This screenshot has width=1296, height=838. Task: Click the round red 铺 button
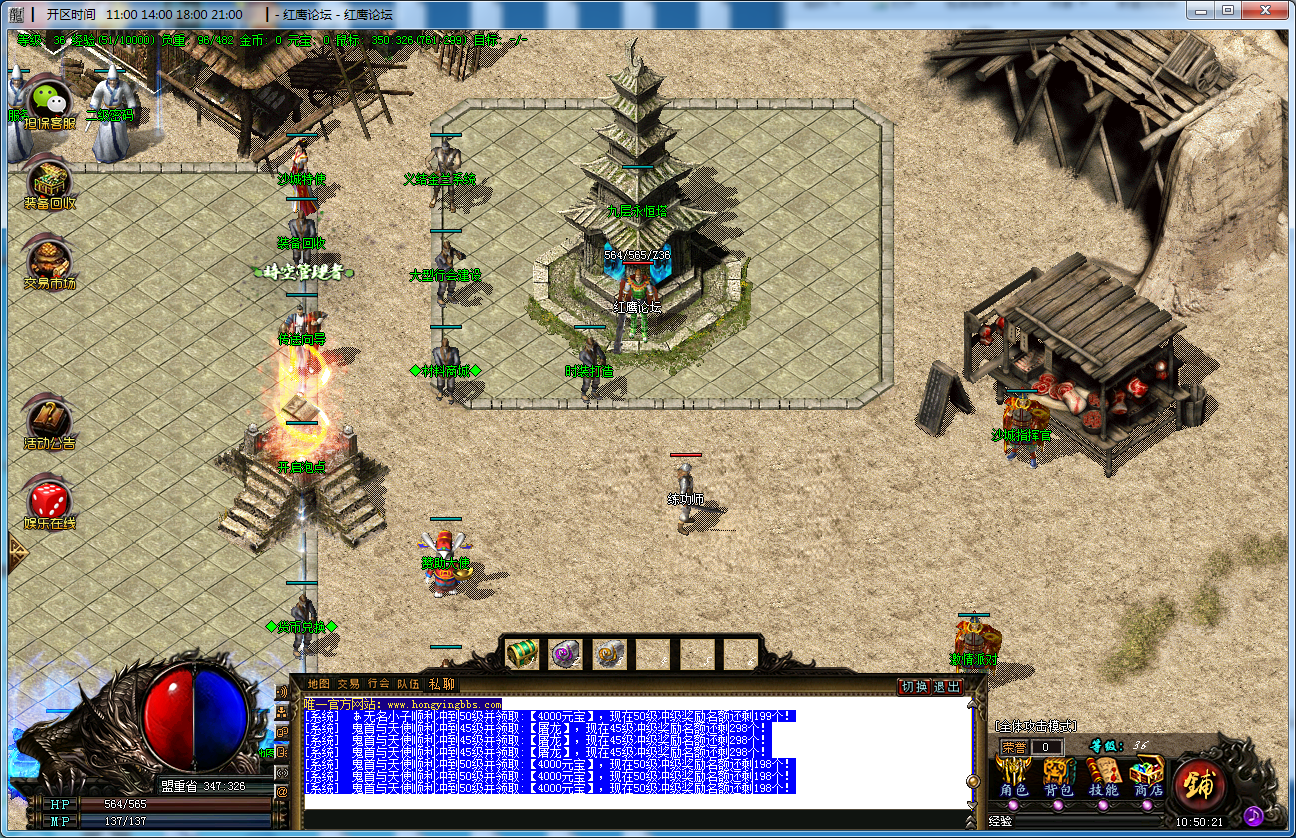pos(1200,784)
